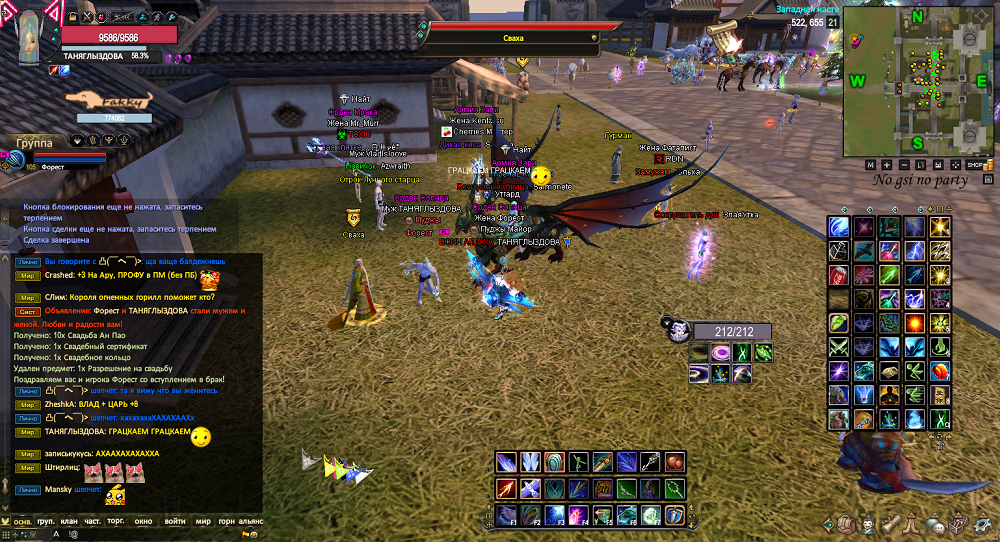Click the minimap plus zoom button

(888, 164)
